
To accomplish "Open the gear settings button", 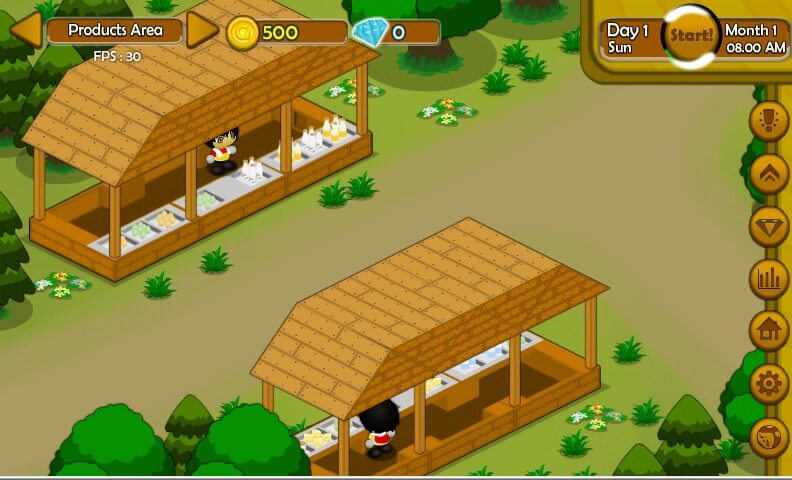I will [768, 383].
